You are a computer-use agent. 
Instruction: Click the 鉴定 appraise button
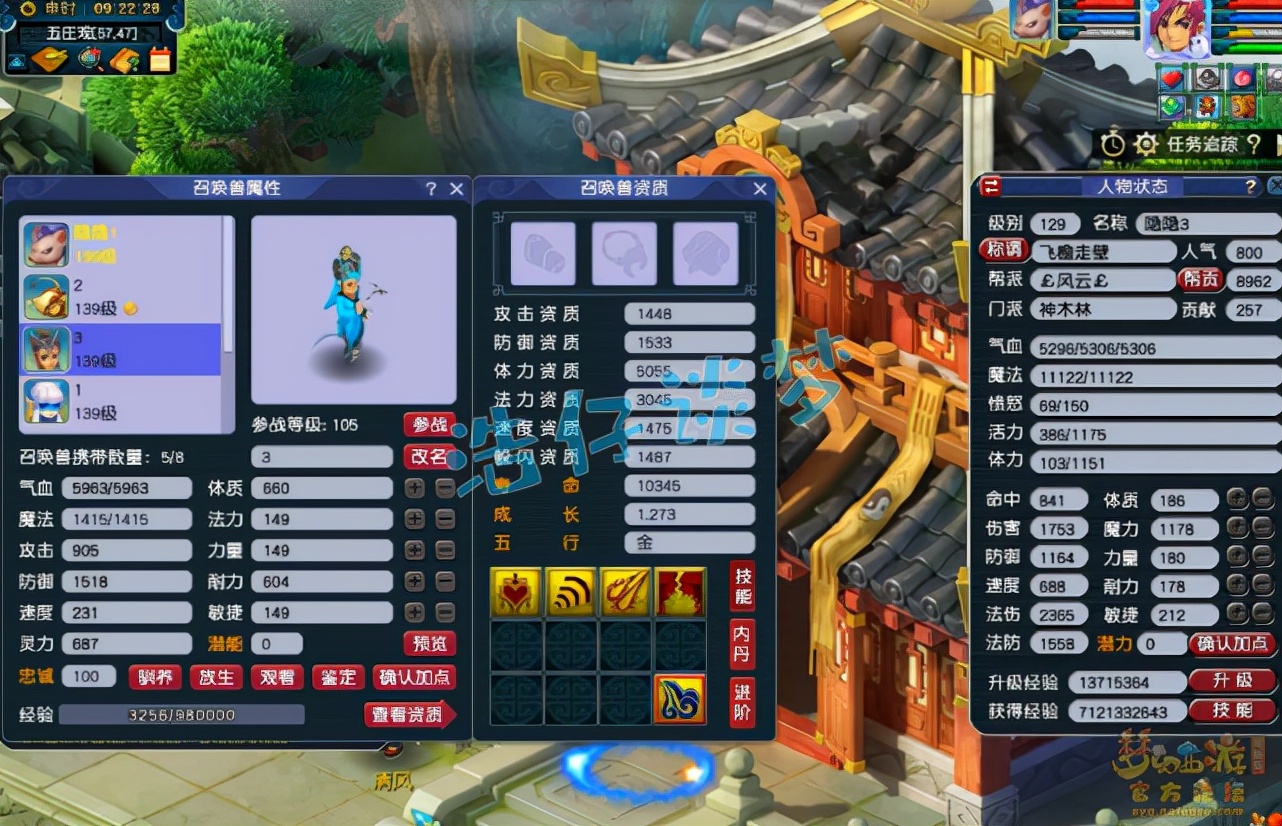coord(338,677)
